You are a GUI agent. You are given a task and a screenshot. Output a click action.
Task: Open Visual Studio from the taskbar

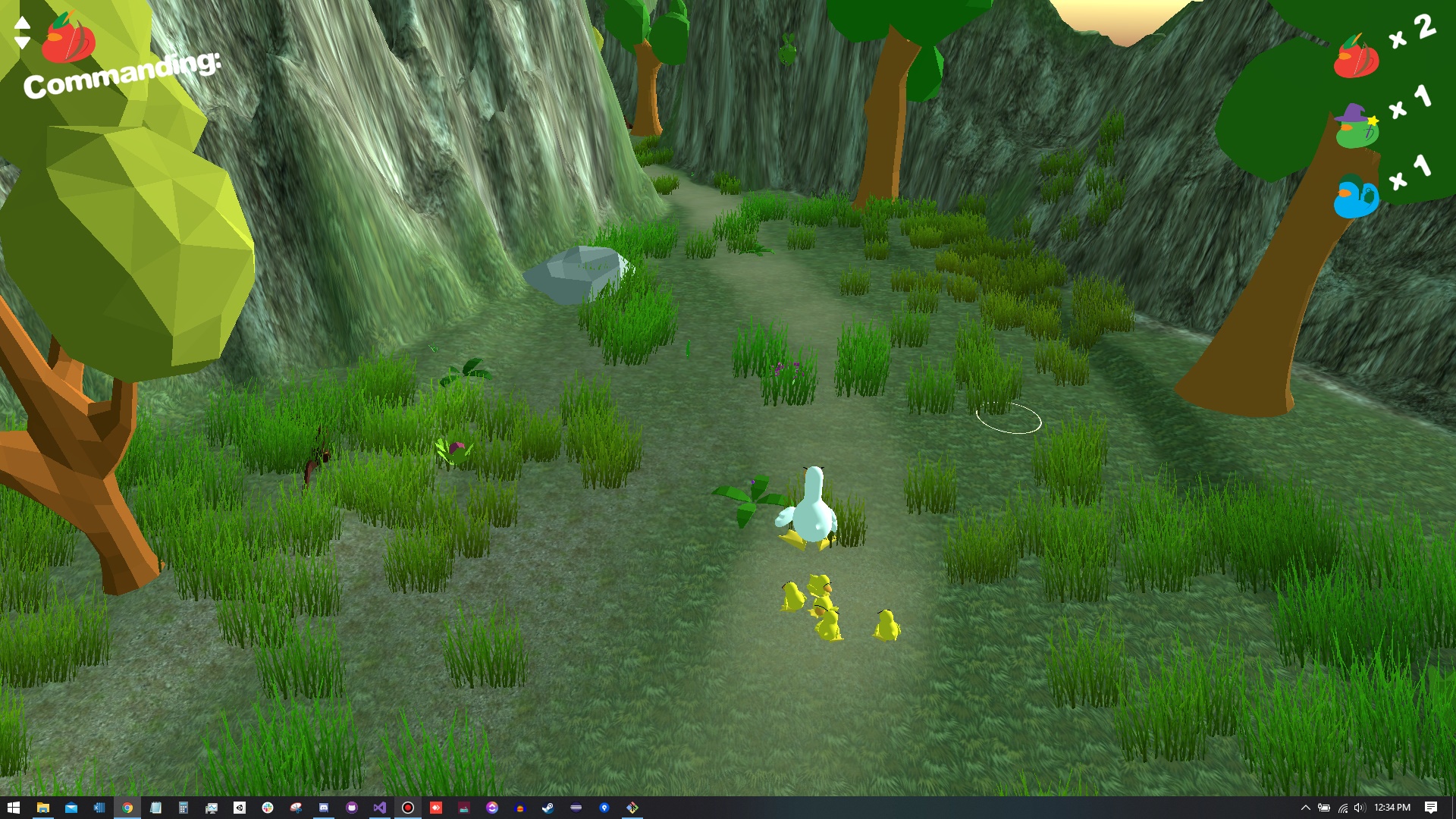pos(379,808)
